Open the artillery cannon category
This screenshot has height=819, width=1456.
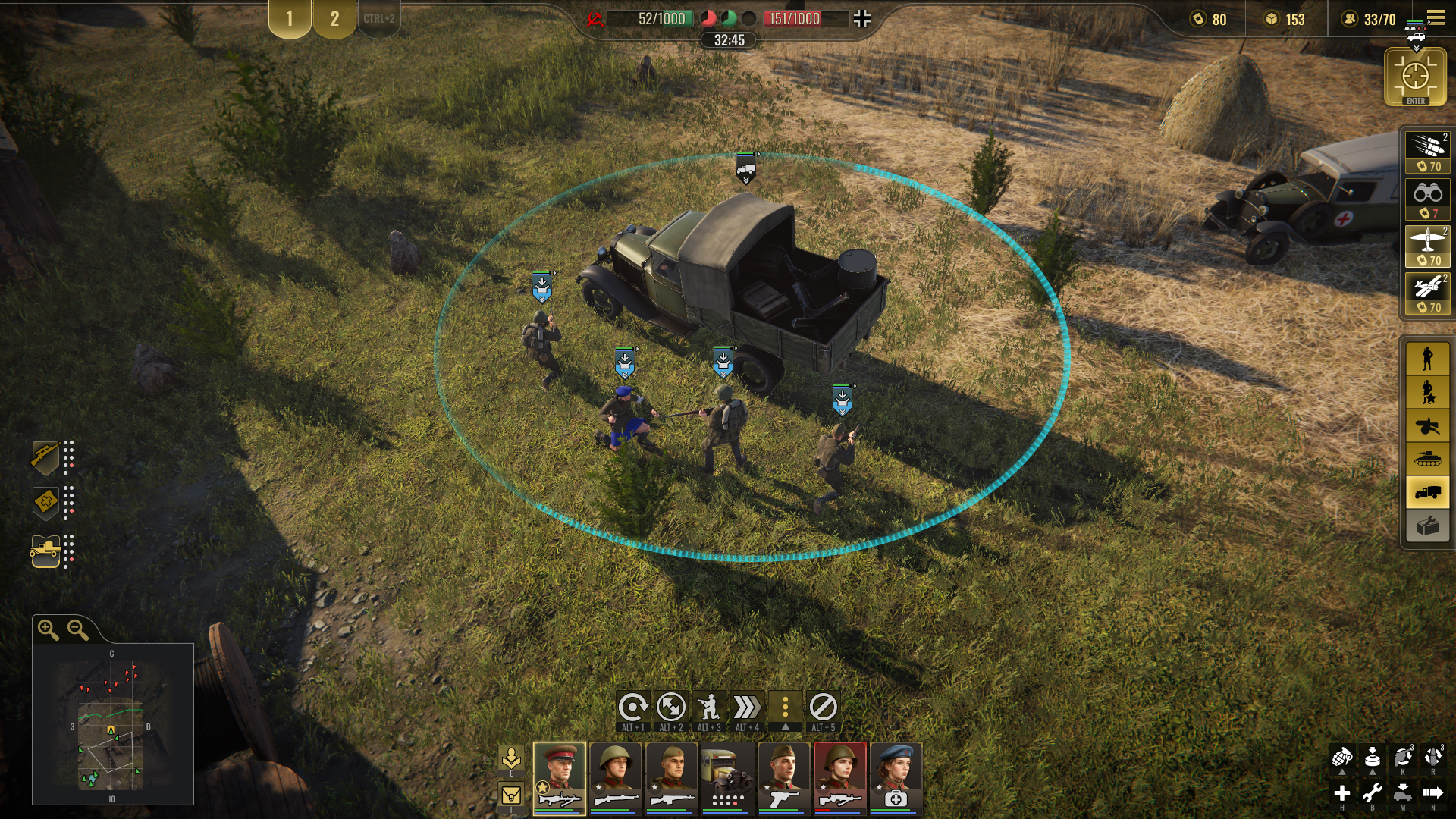[x=1427, y=425]
